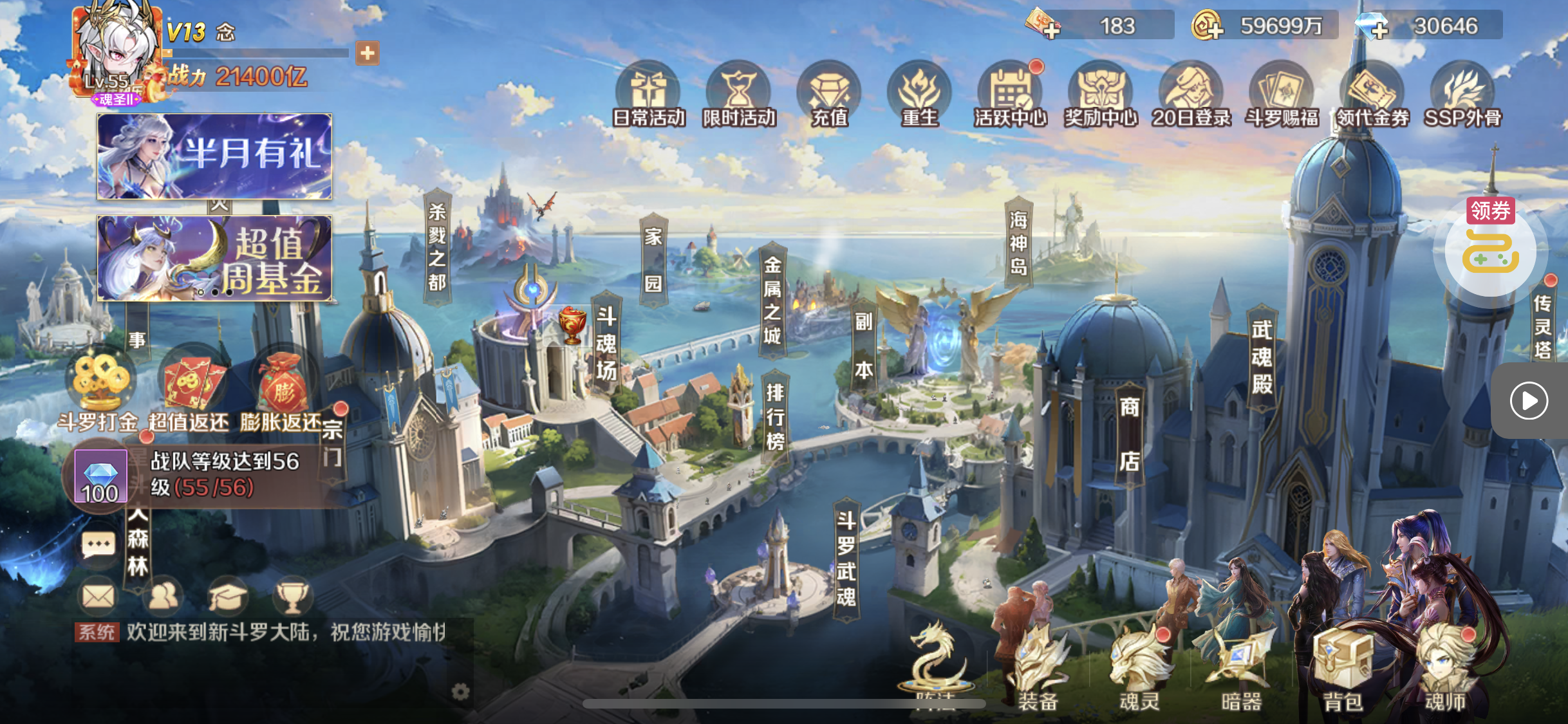Enter the 斗魂场 arena building label

click(x=606, y=344)
